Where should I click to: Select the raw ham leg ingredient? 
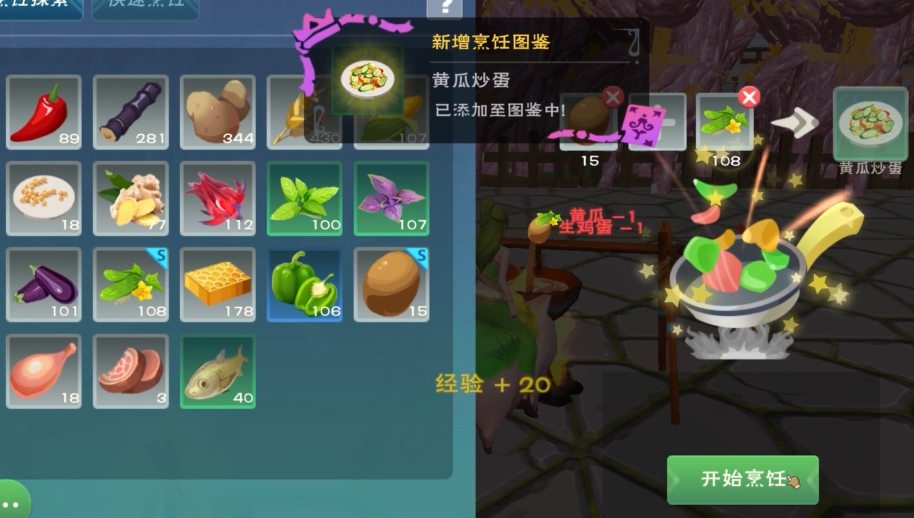click(44, 371)
